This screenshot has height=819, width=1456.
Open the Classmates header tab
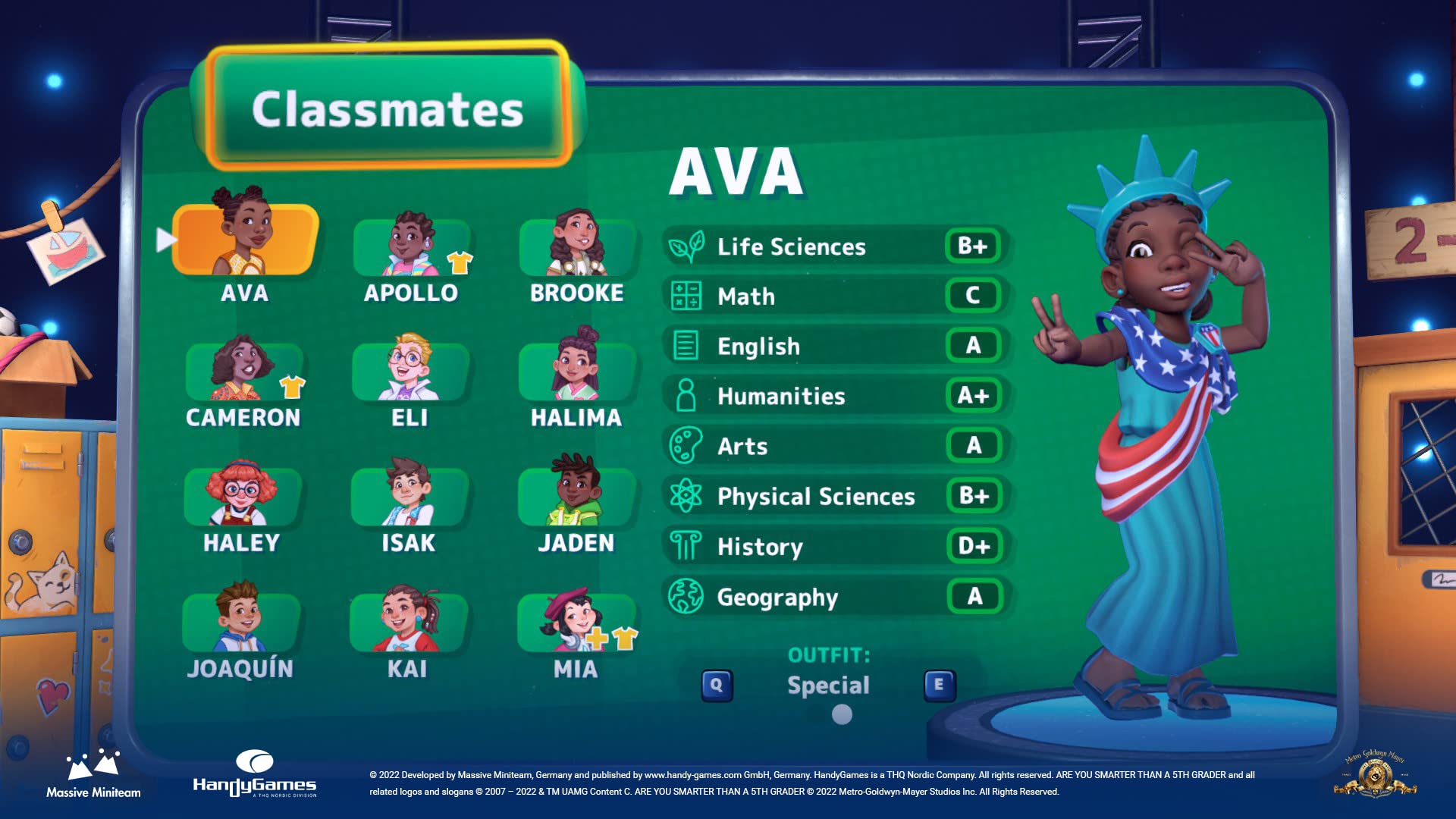(x=389, y=108)
